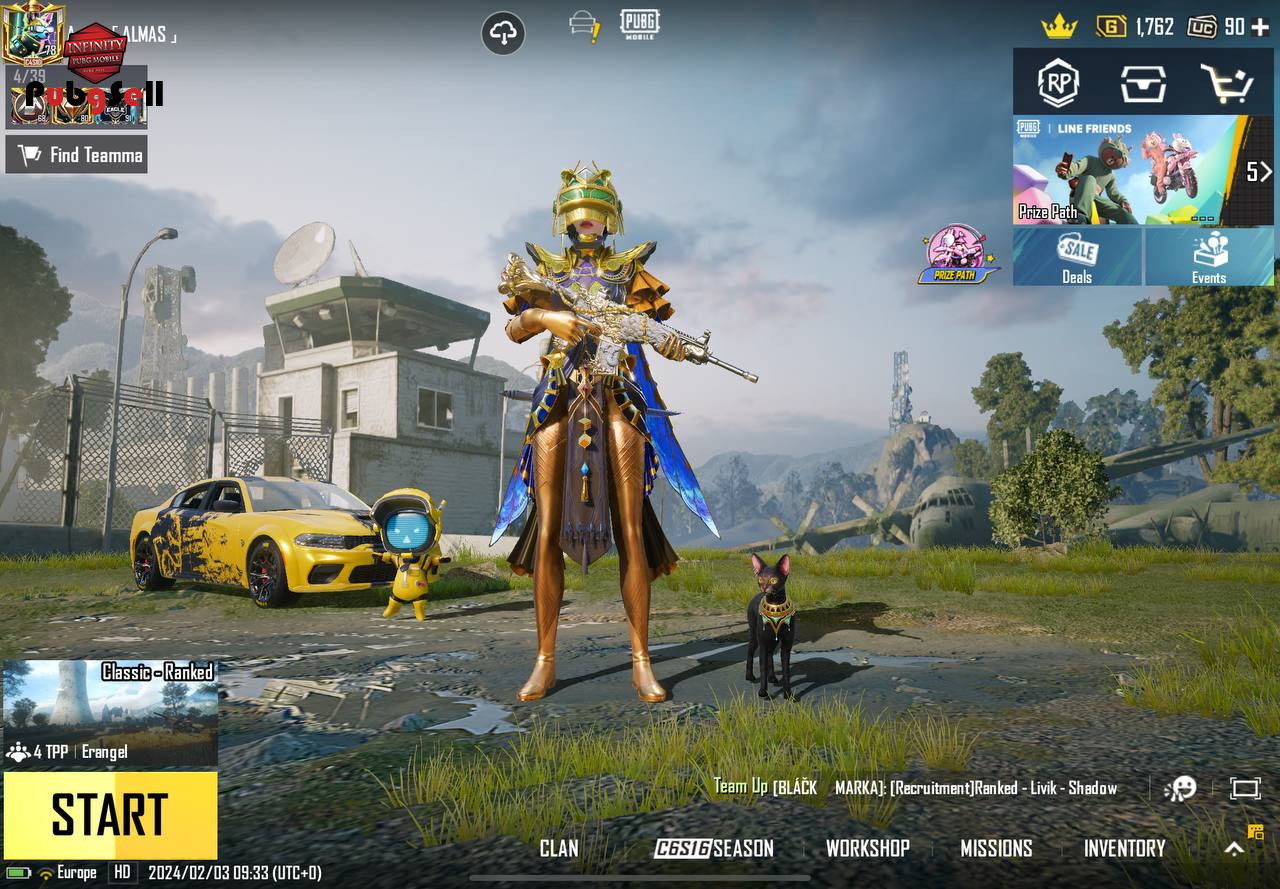Add UC with the plus button
This screenshot has height=889, width=1280.
pos(1261,27)
